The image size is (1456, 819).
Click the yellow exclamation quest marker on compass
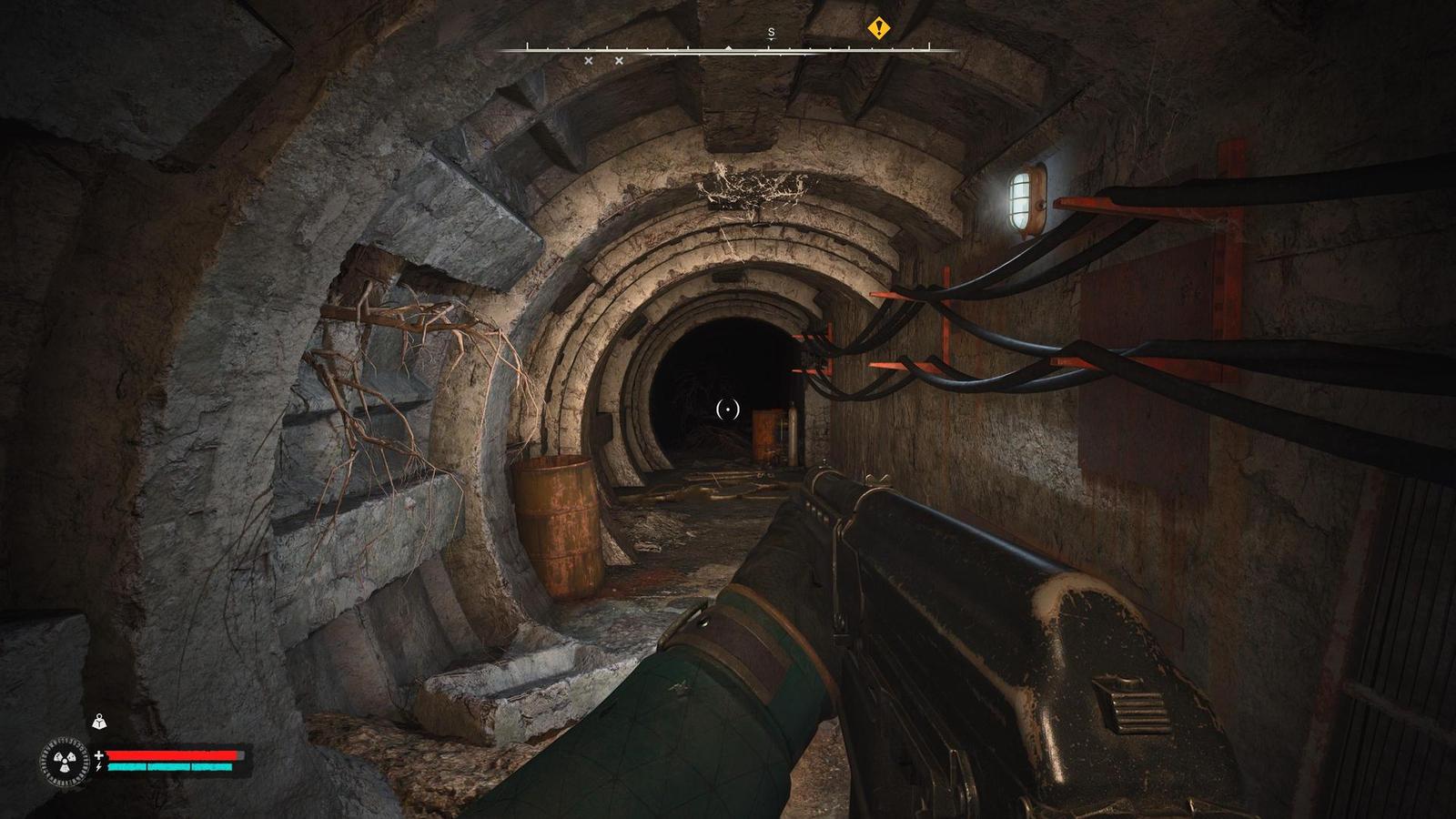(x=879, y=27)
